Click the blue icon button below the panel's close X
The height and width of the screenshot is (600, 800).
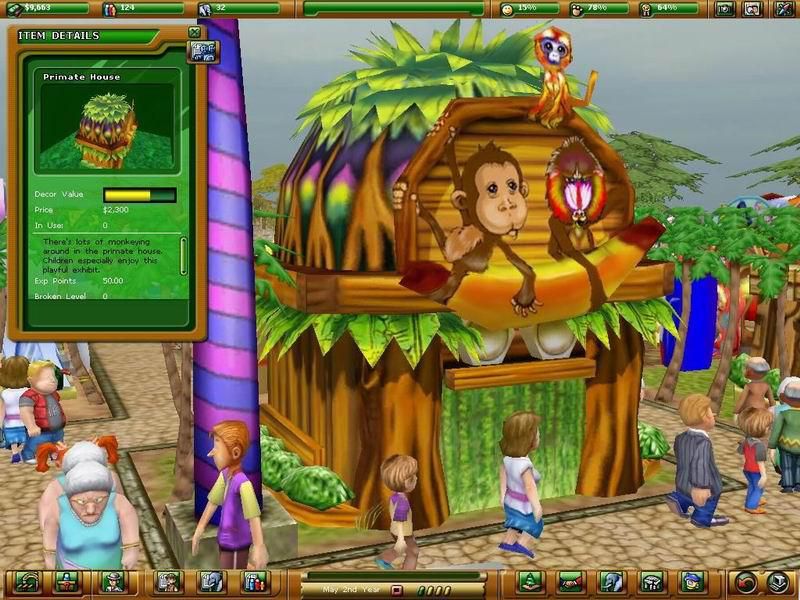(x=203, y=52)
